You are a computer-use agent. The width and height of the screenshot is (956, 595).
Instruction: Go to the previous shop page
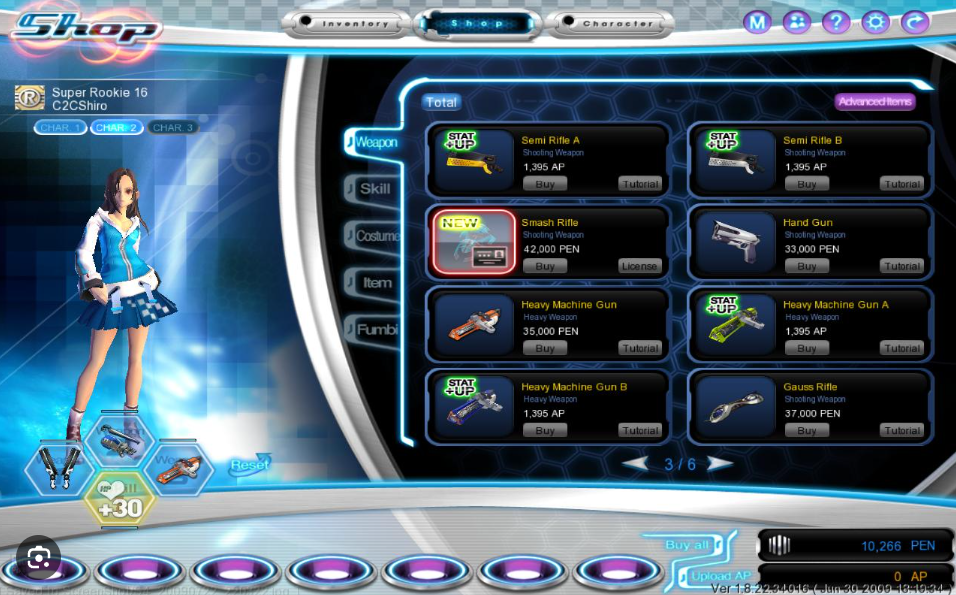click(635, 464)
